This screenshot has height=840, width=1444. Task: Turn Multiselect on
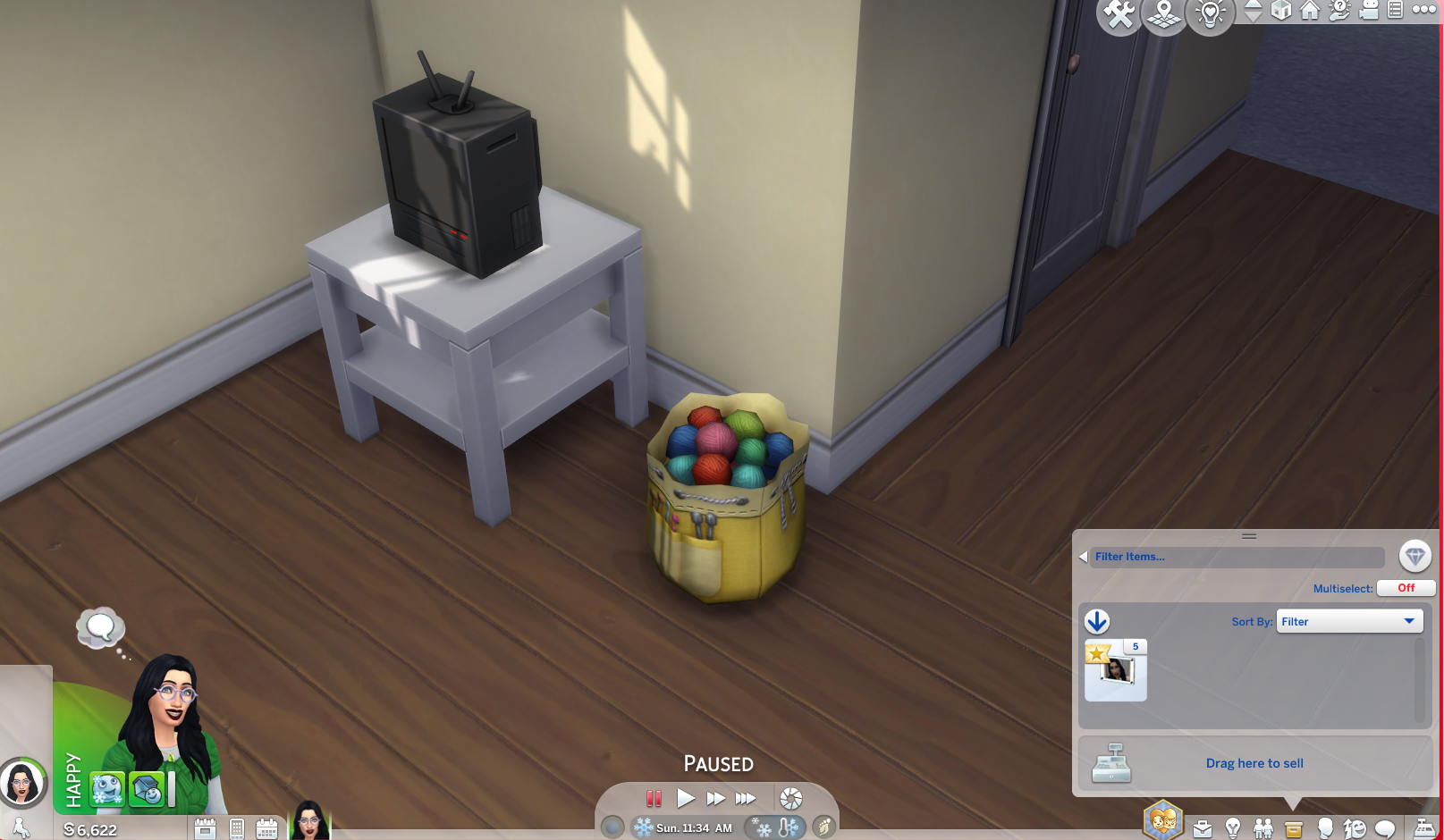1406,588
